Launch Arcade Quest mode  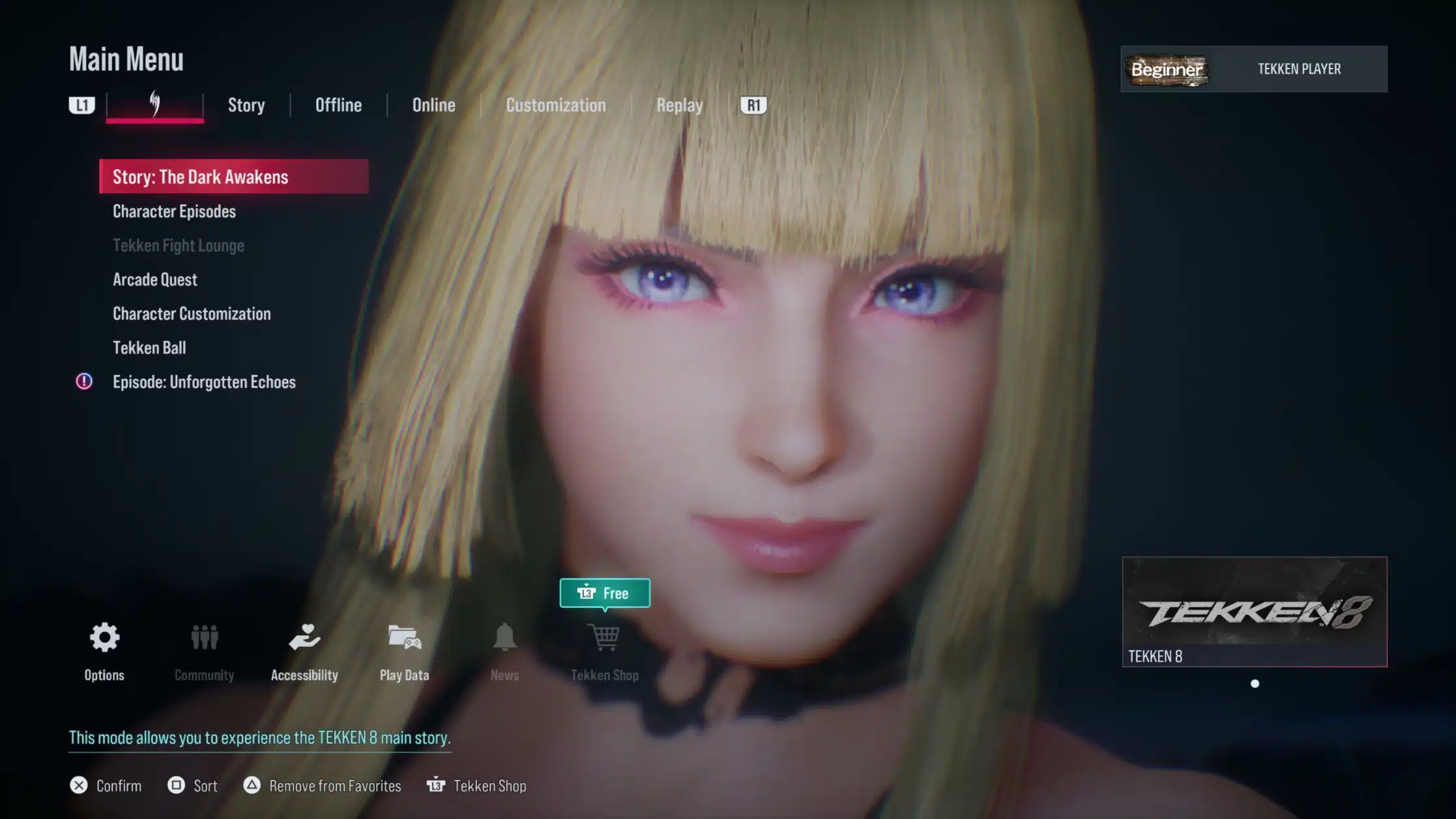[154, 279]
